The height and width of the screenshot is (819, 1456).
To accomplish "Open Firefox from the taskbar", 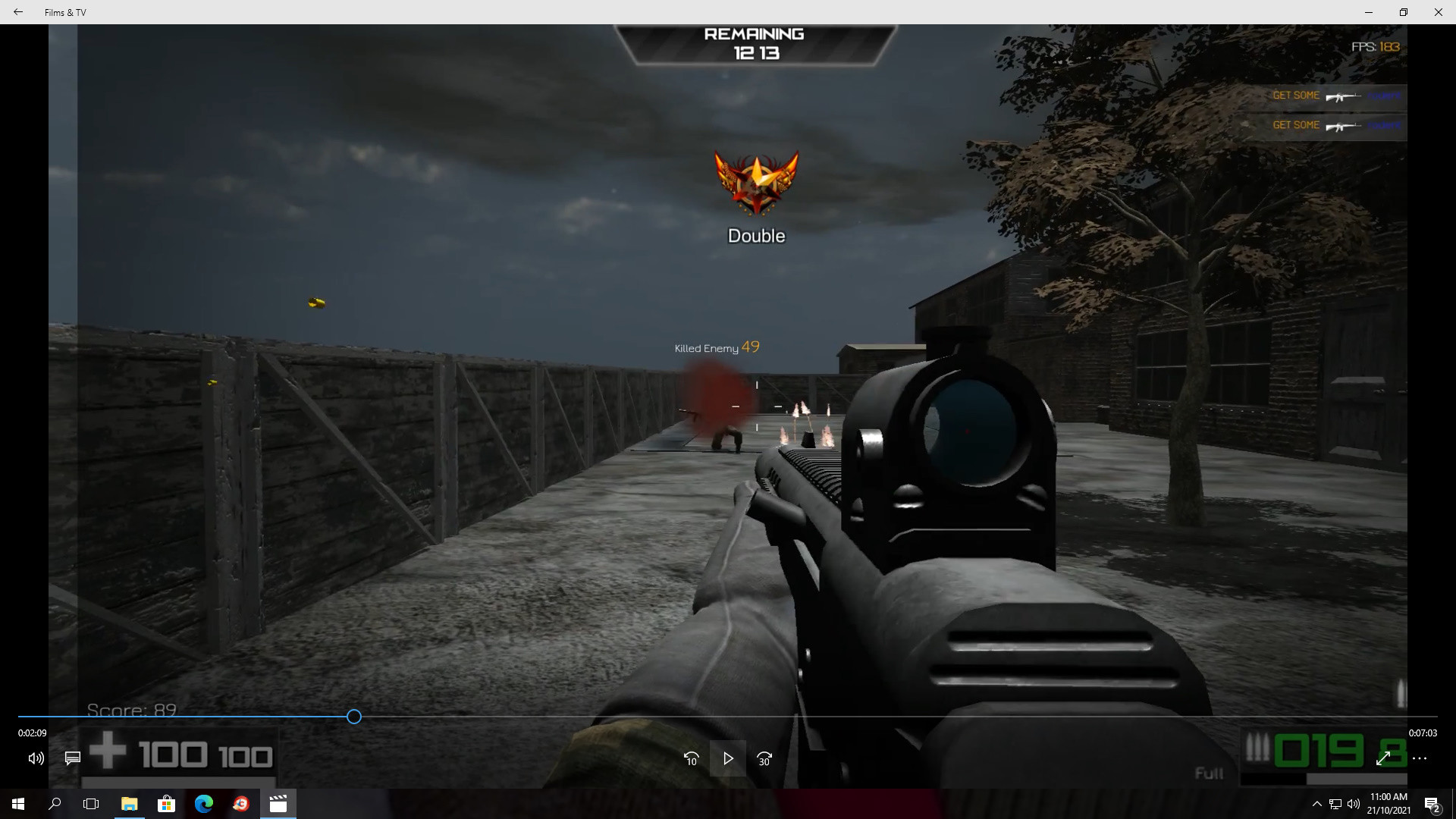I will coord(241,804).
